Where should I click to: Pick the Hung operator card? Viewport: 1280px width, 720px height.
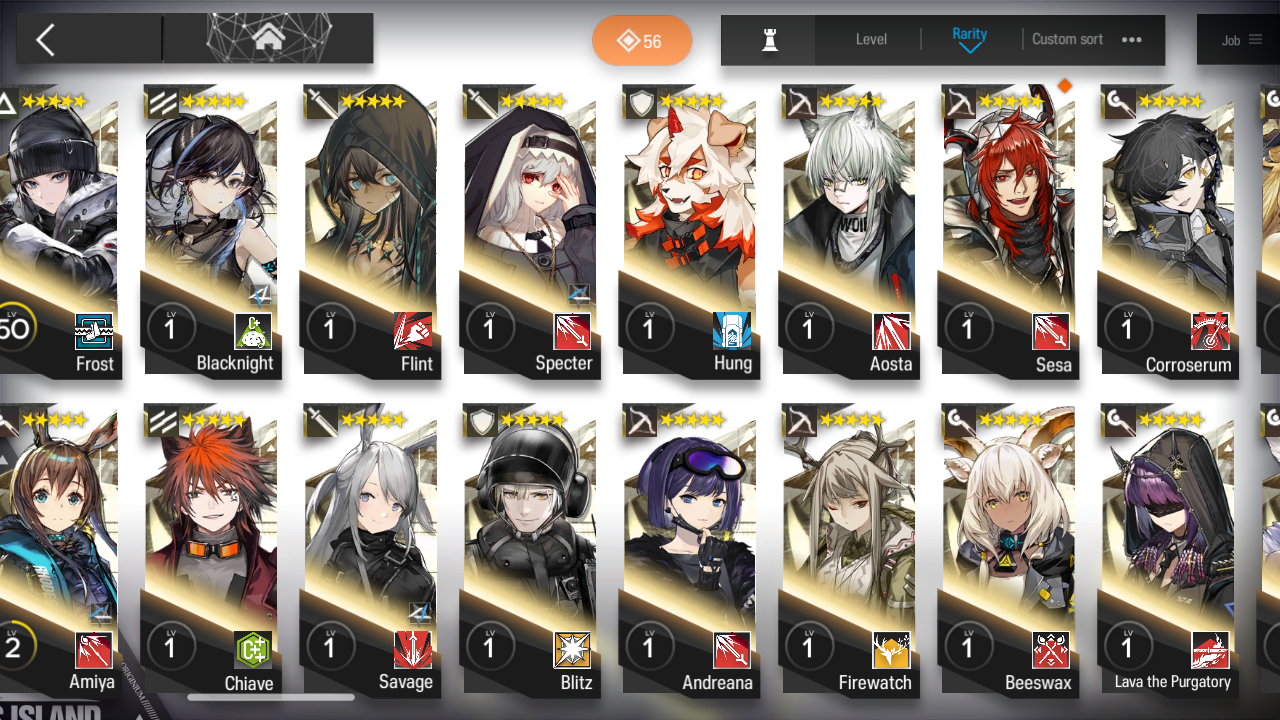pyautogui.click(x=689, y=230)
